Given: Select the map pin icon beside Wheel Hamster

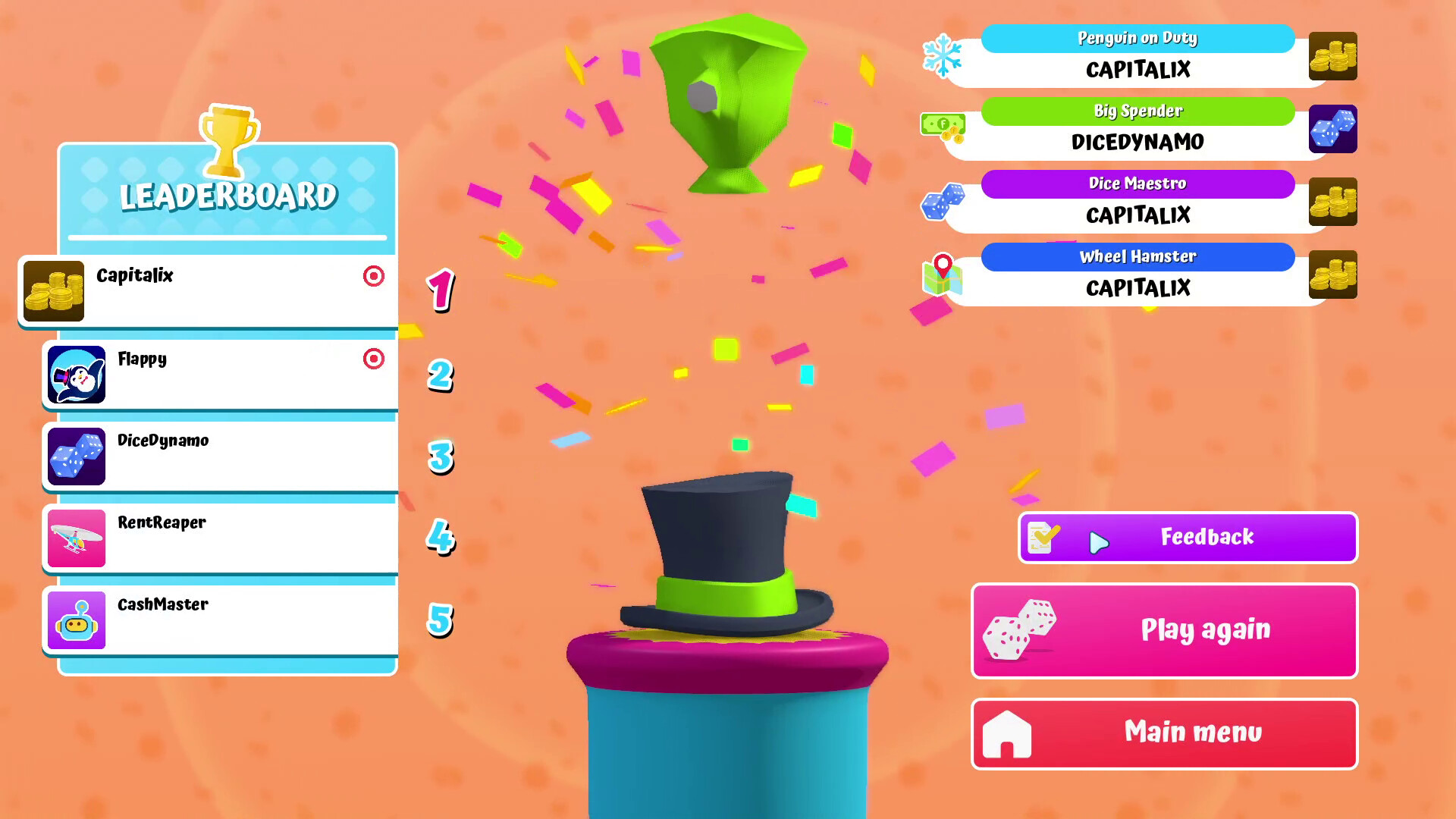Looking at the screenshot, I should click(943, 274).
